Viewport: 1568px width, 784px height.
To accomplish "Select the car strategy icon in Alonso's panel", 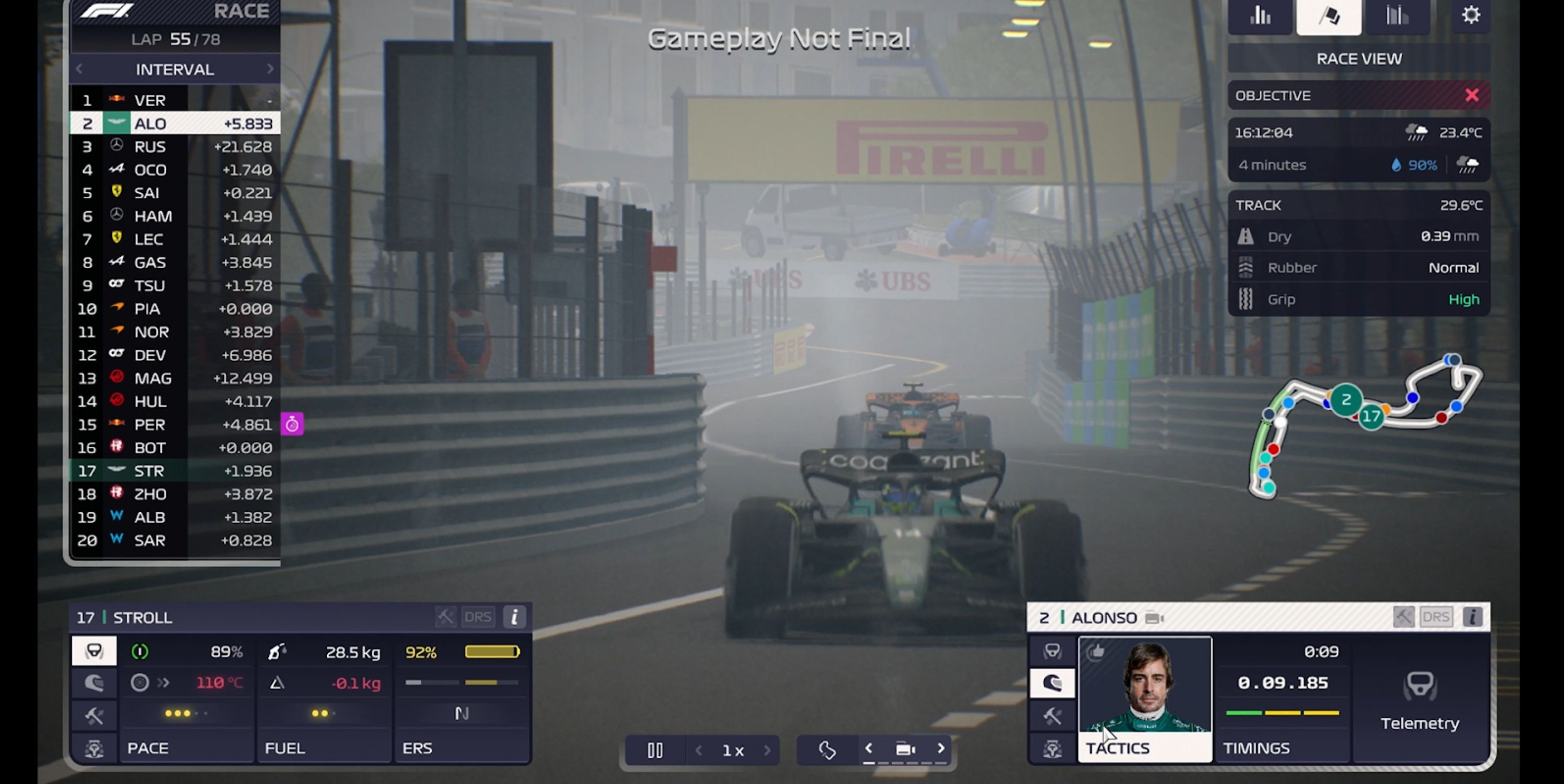I will pos(1053,747).
